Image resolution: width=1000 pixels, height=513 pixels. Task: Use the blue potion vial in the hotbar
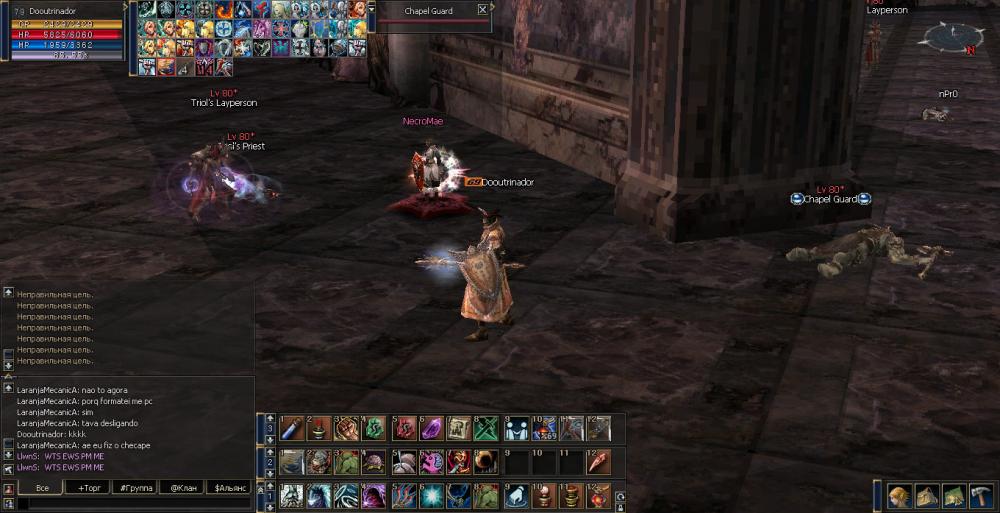(x=290, y=429)
